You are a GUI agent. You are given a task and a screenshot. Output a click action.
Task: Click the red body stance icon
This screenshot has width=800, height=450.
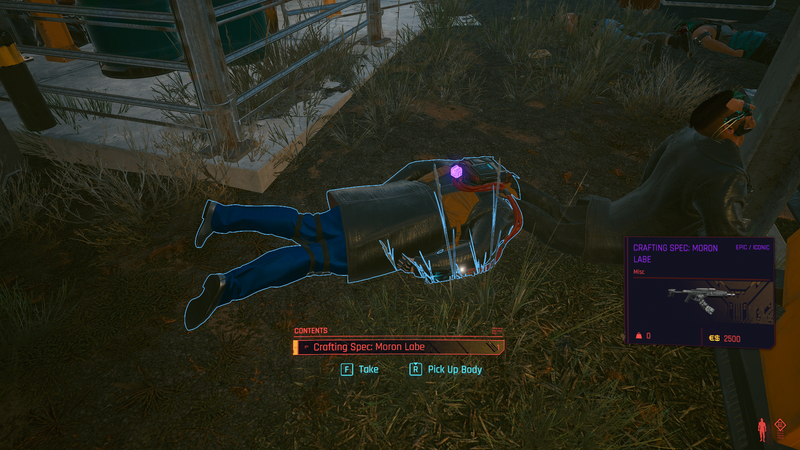point(762,429)
